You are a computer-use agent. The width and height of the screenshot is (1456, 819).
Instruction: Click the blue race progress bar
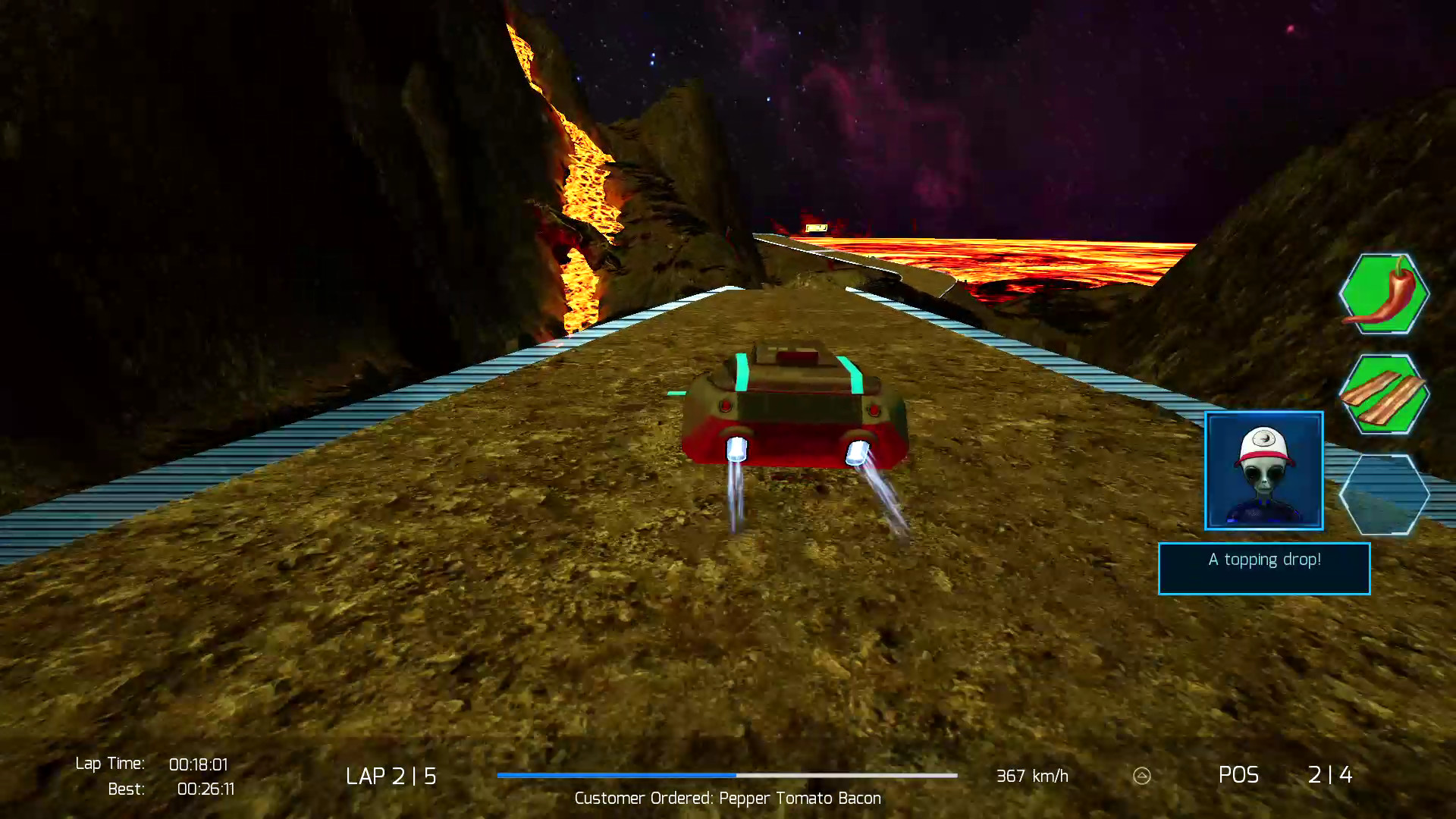(726, 776)
